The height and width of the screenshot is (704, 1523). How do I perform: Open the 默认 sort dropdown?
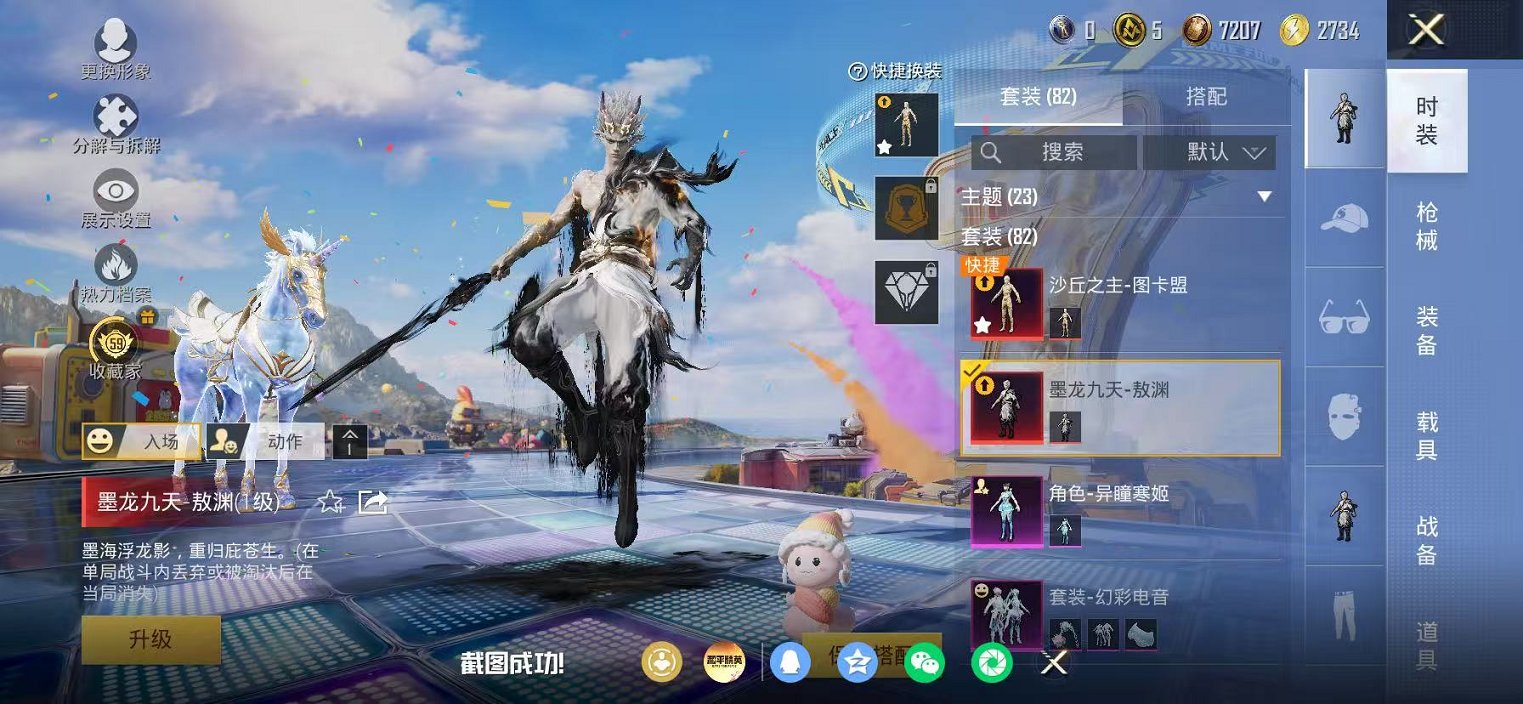[1209, 152]
